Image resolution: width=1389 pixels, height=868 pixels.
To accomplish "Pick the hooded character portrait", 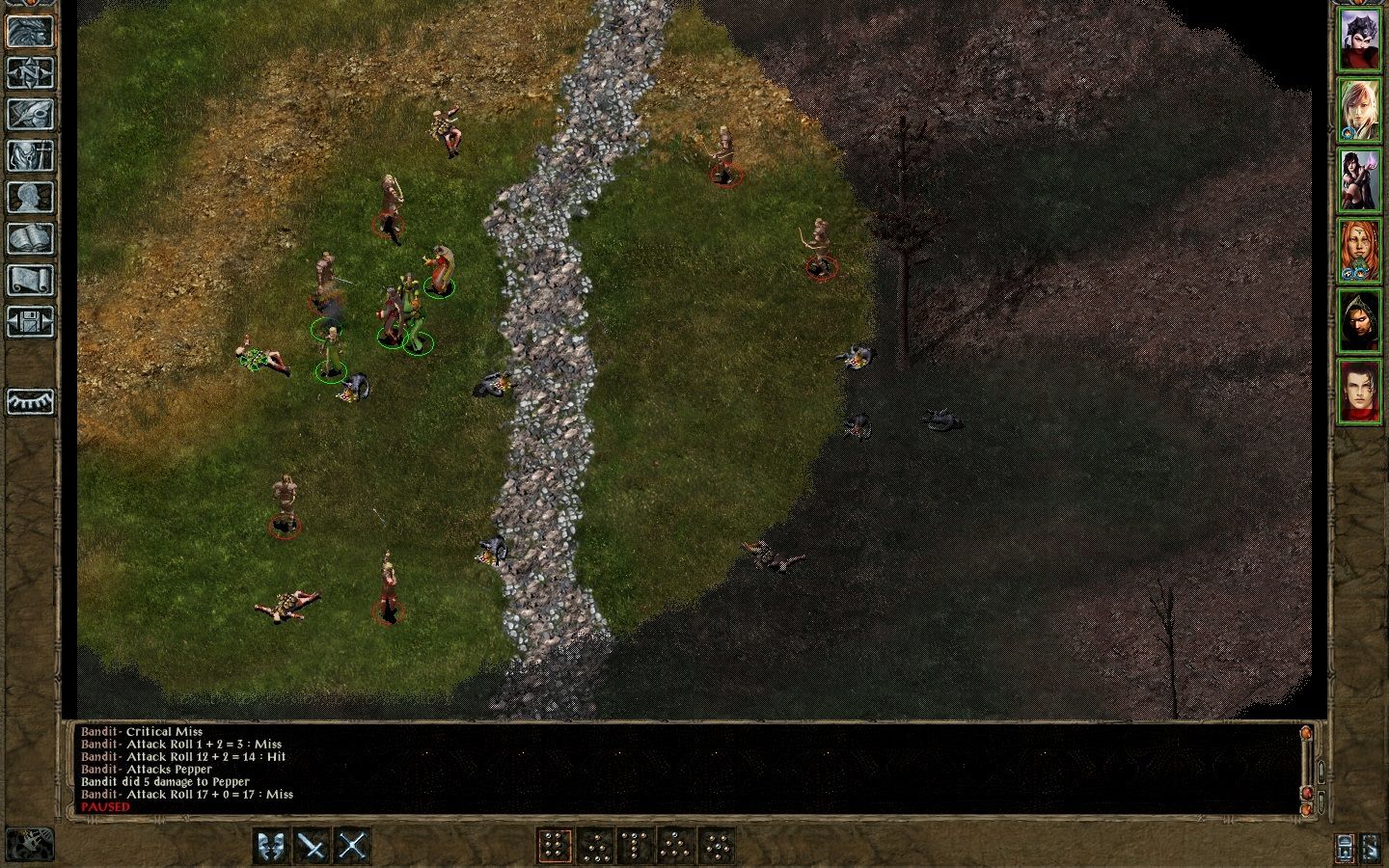I will pos(1359,321).
